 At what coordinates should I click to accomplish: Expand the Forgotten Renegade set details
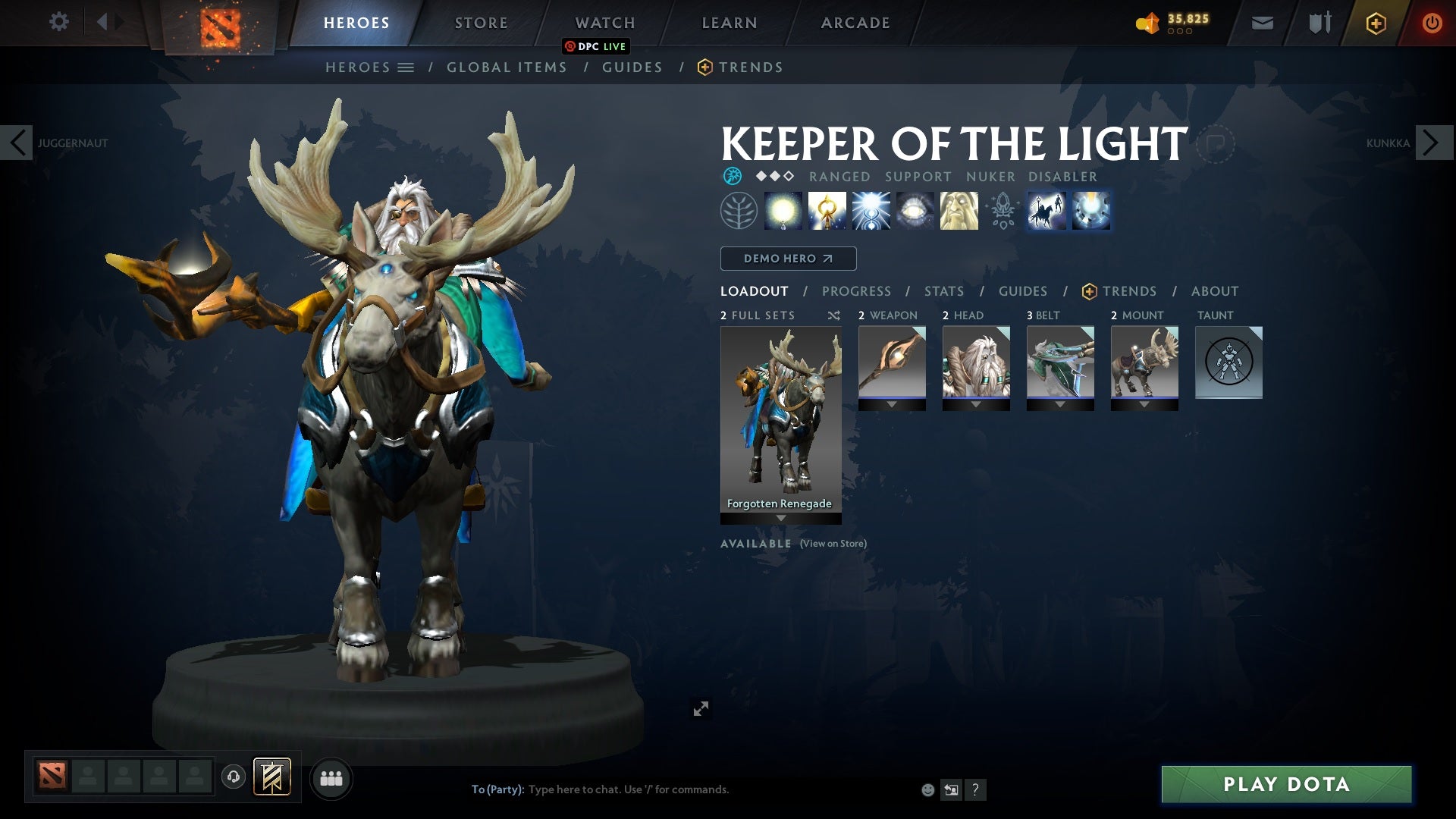click(780, 519)
